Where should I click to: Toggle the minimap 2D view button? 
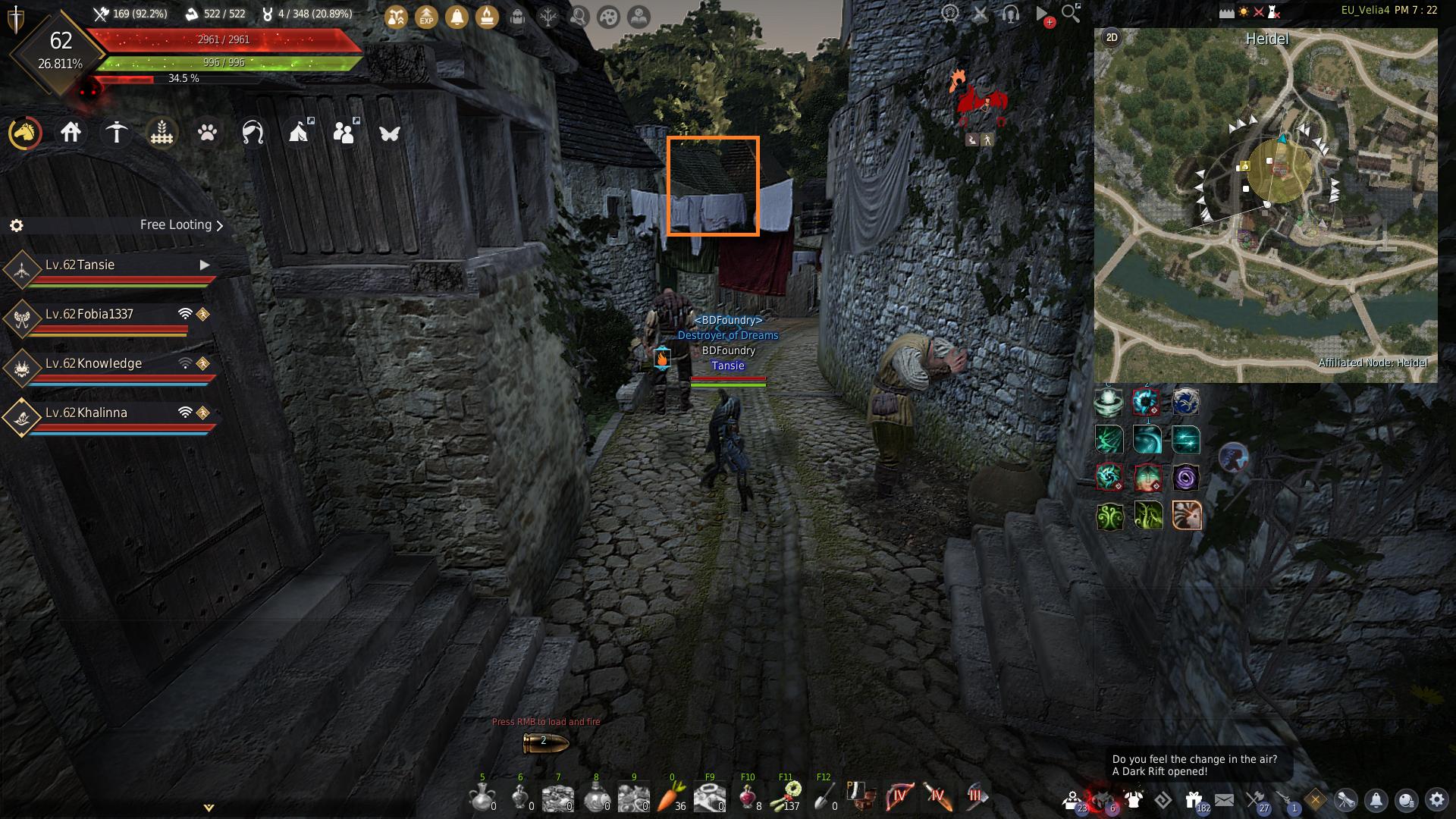(1112, 38)
